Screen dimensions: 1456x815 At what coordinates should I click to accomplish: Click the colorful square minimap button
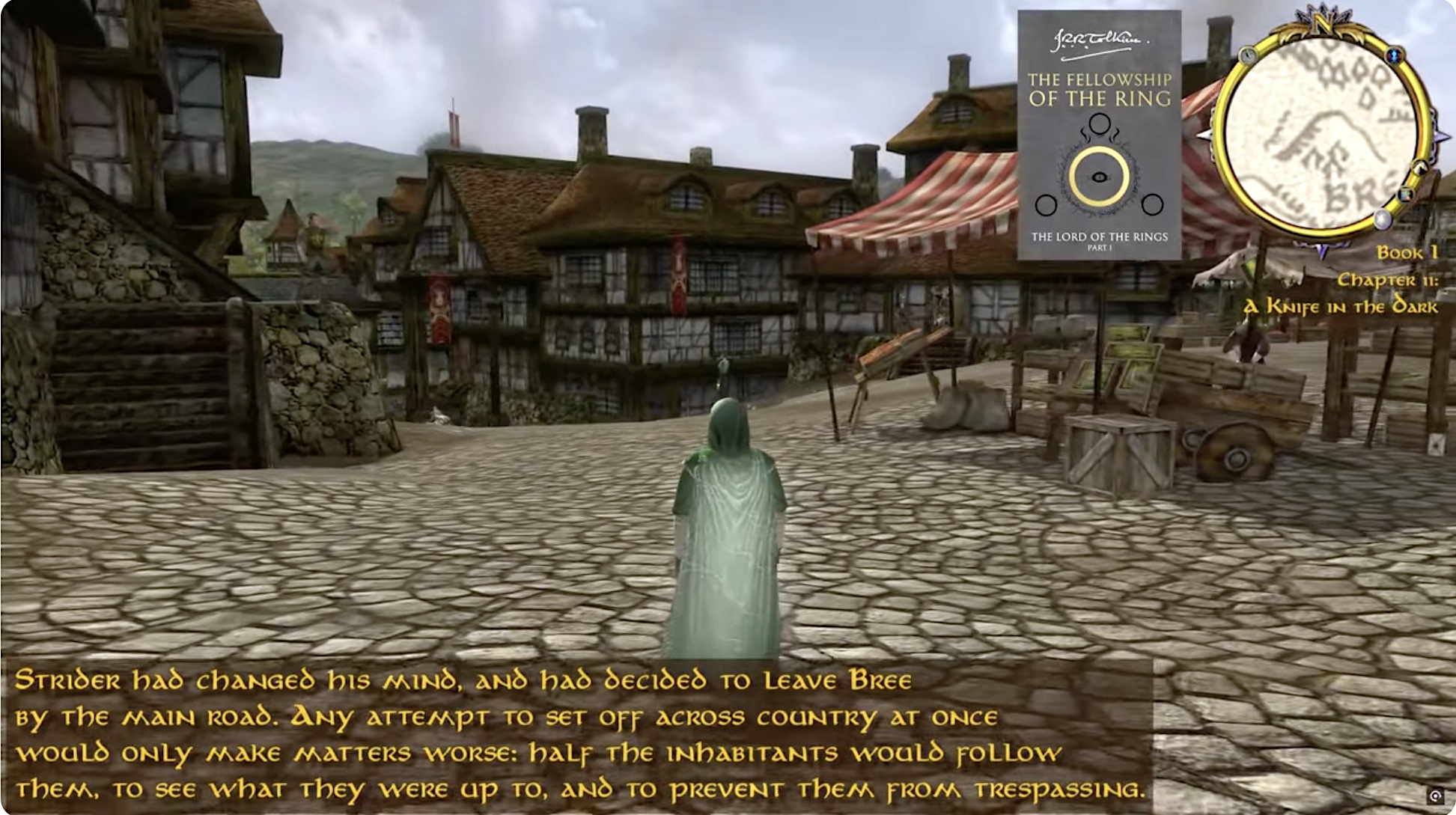(x=1405, y=195)
